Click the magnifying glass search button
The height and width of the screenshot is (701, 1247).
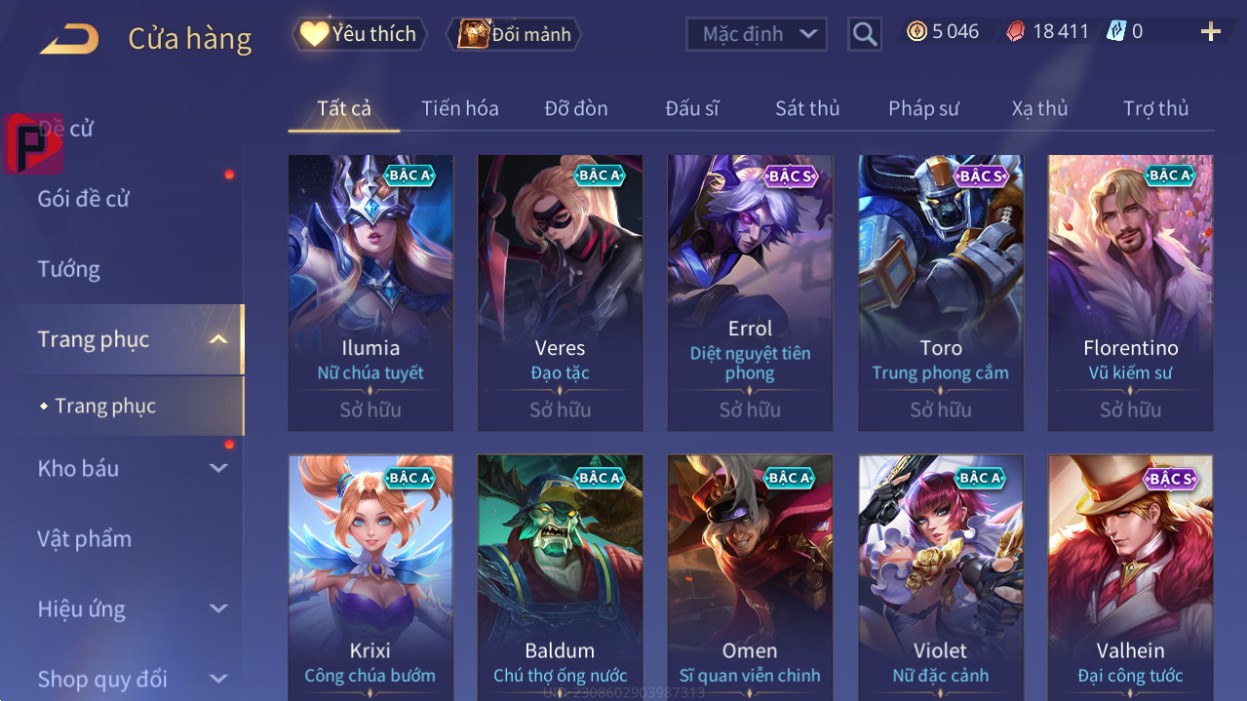click(864, 34)
